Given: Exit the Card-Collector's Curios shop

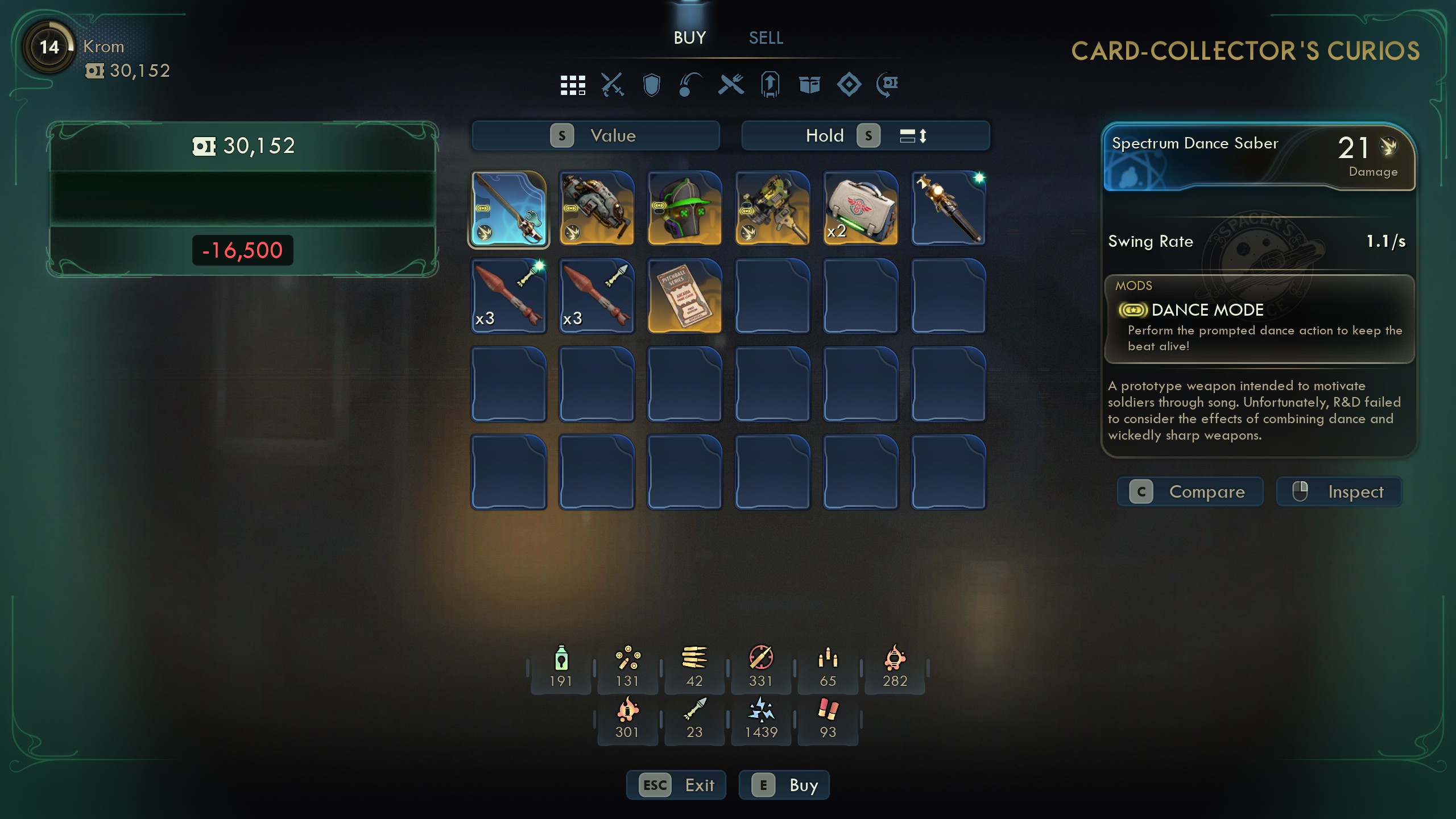Looking at the screenshot, I should (x=676, y=785).
